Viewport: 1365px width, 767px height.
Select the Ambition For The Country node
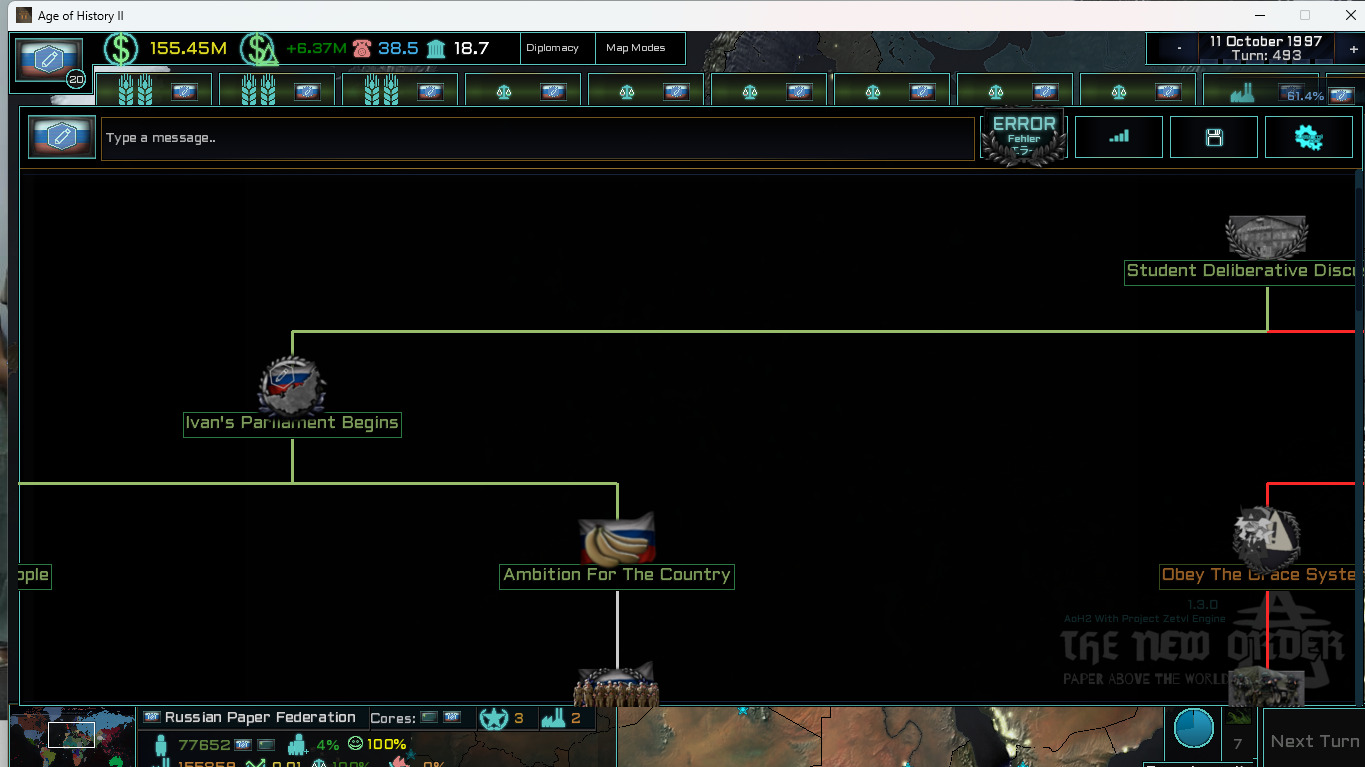click(x=617, y=575)
